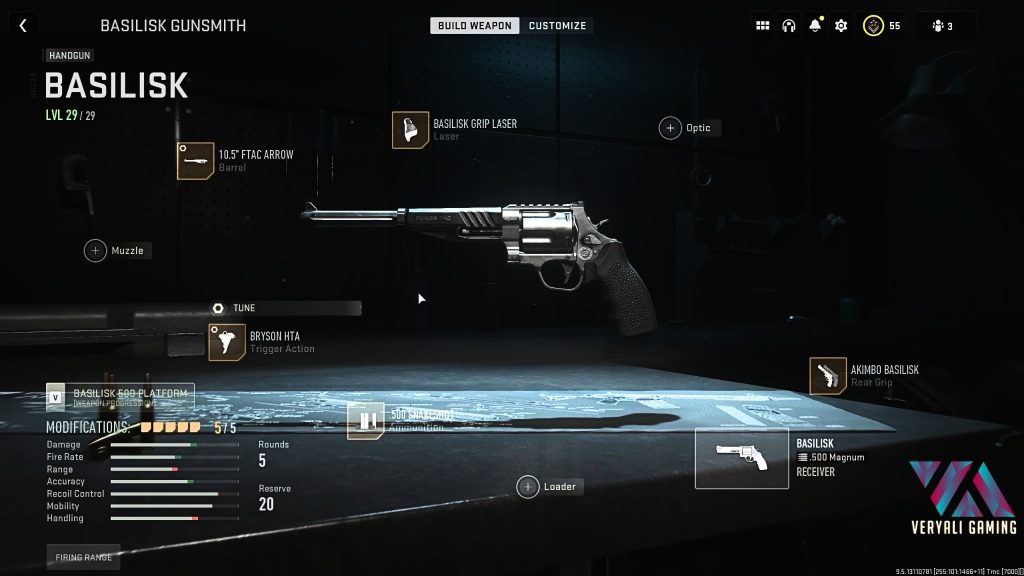Show notifications via the bell icon
This screenshot has height=576, width=1024.
point(815,26)
